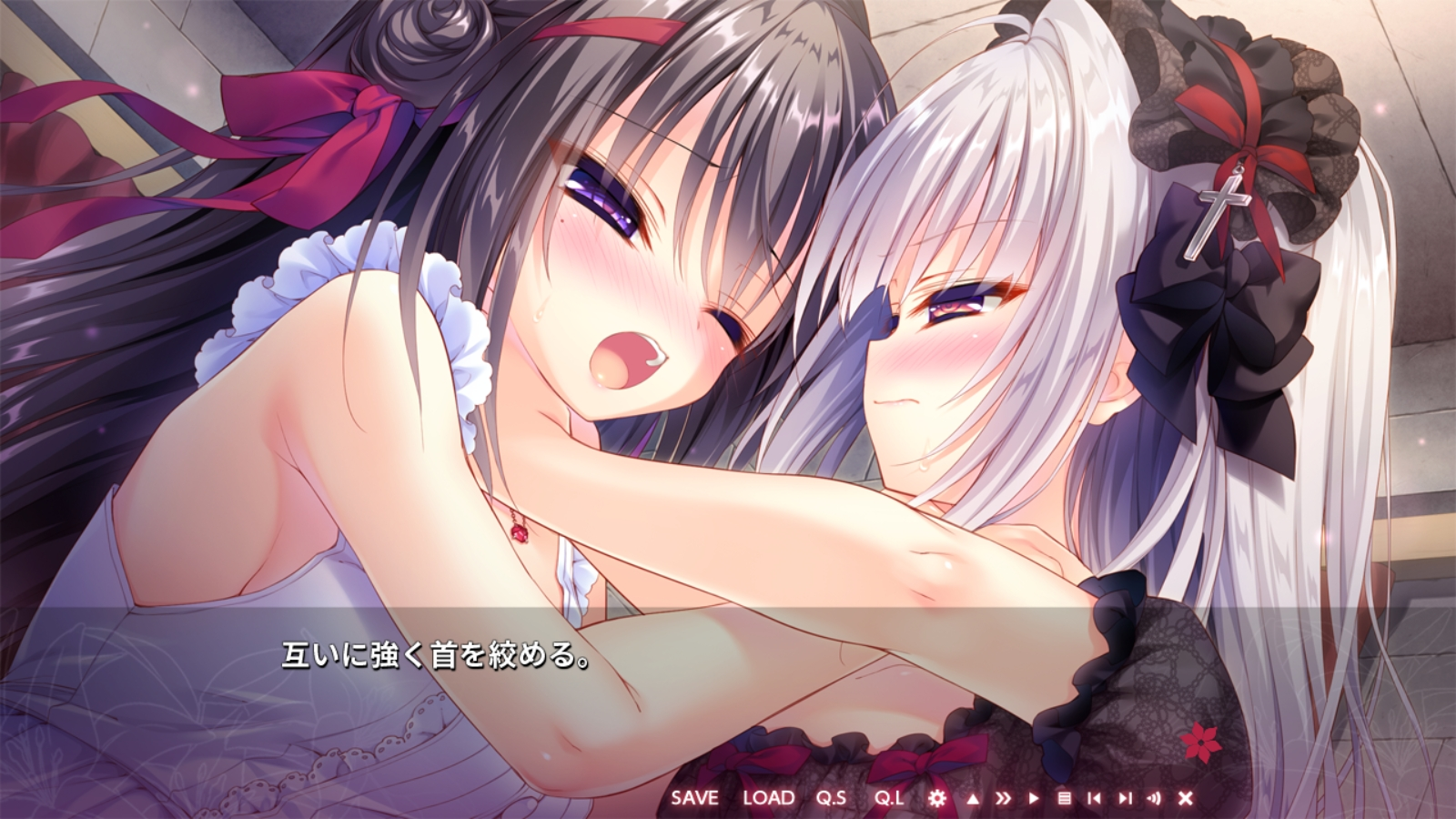Screen dimensions: 1456x819
Task: Enable skip mode with the double-arrow icon
Action: click(1003, 797)
